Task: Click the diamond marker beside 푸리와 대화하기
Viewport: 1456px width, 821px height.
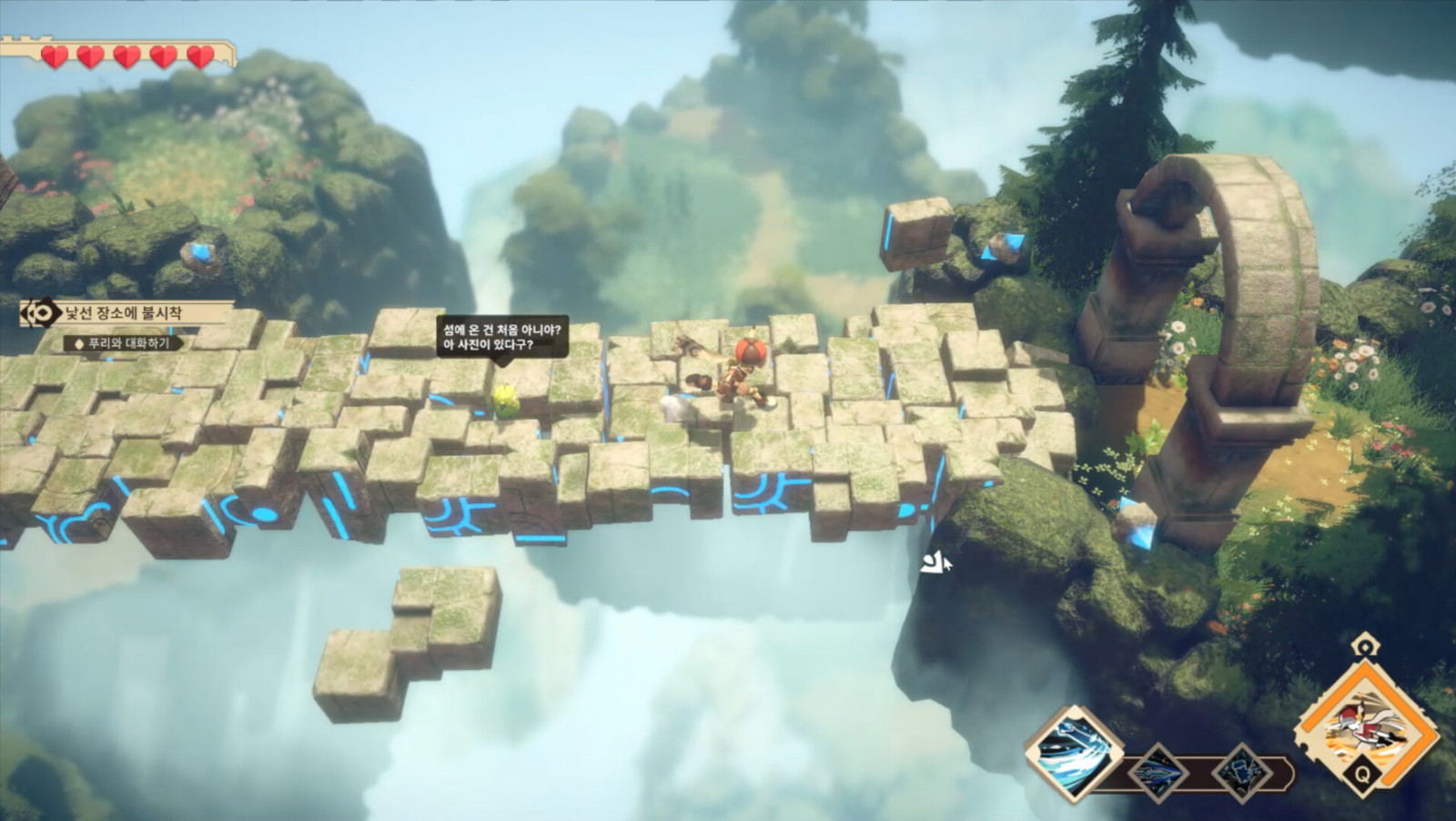Action: coord(78,341)
